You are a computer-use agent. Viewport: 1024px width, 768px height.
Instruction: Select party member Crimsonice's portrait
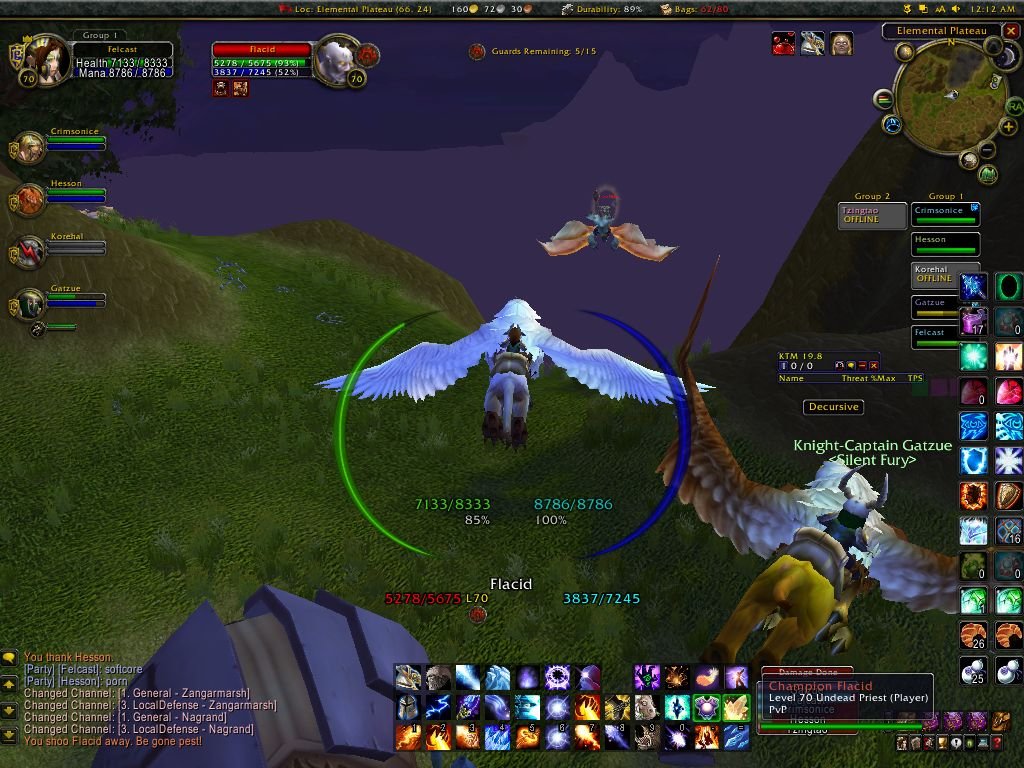coord(27,149)
